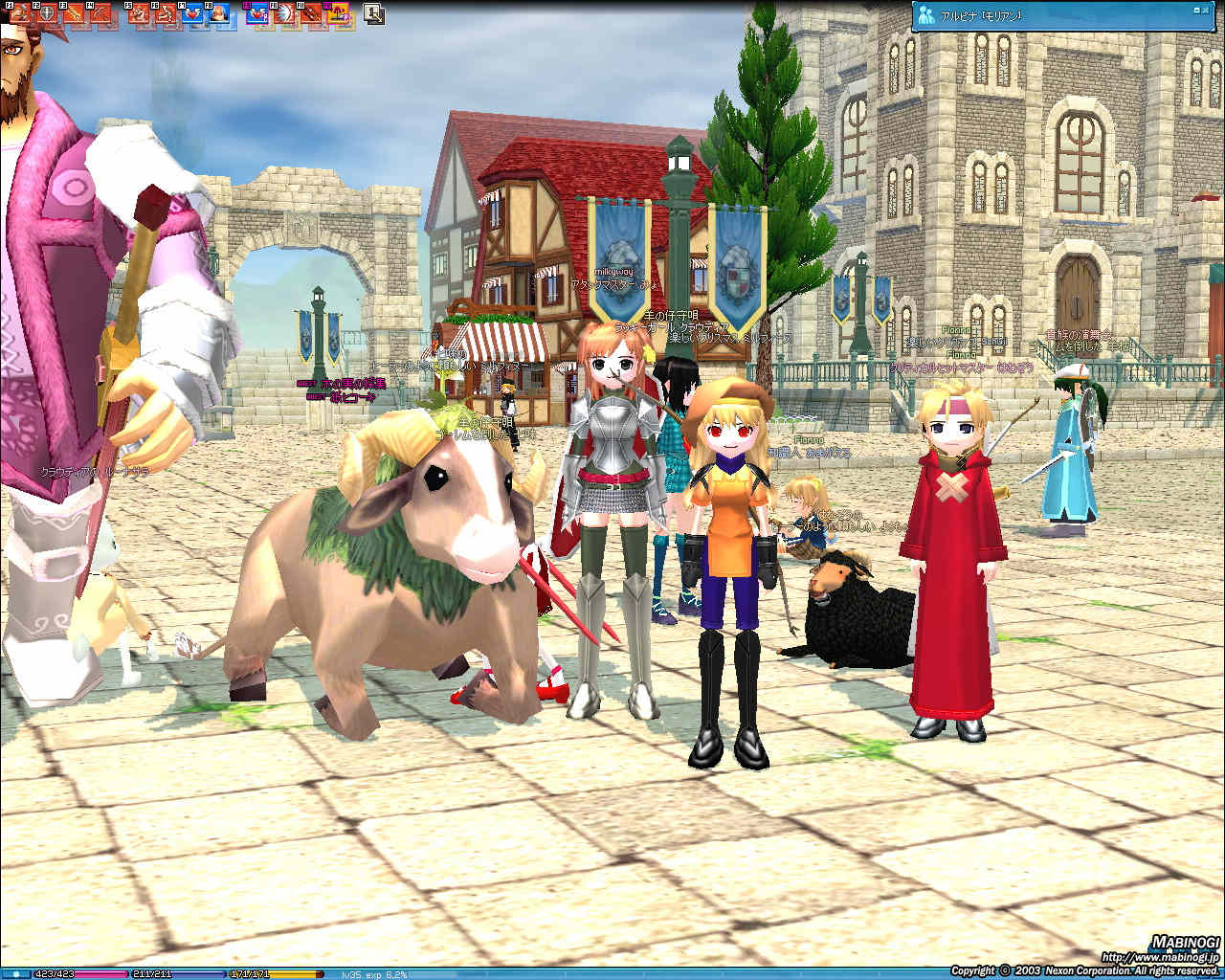Open the main menu button at bottom-left corner
The width and height of the screenshot is (1225, 980).
[15, 974]
